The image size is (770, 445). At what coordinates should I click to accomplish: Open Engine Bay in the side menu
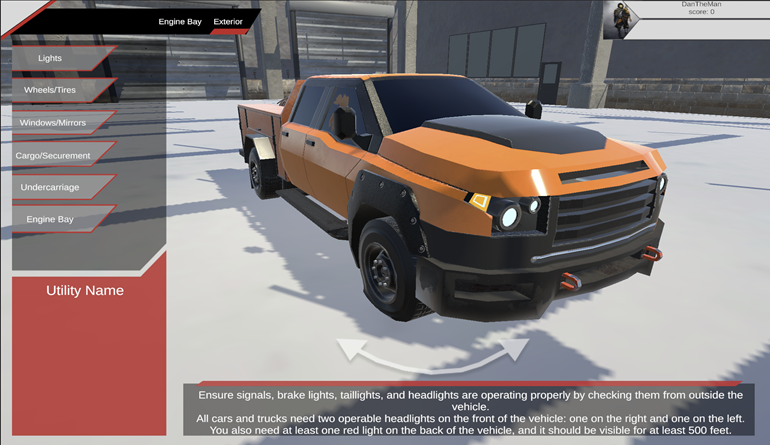52,219
